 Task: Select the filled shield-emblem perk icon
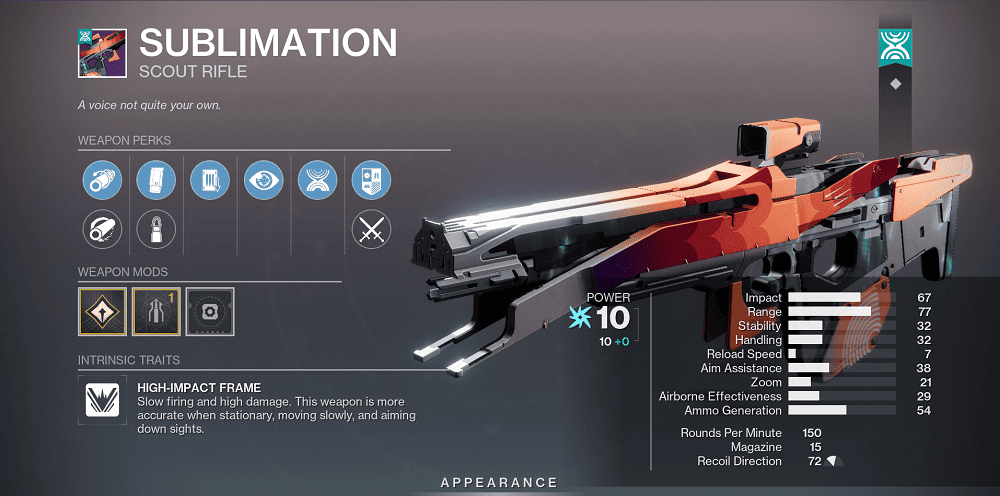coord(371,181)
